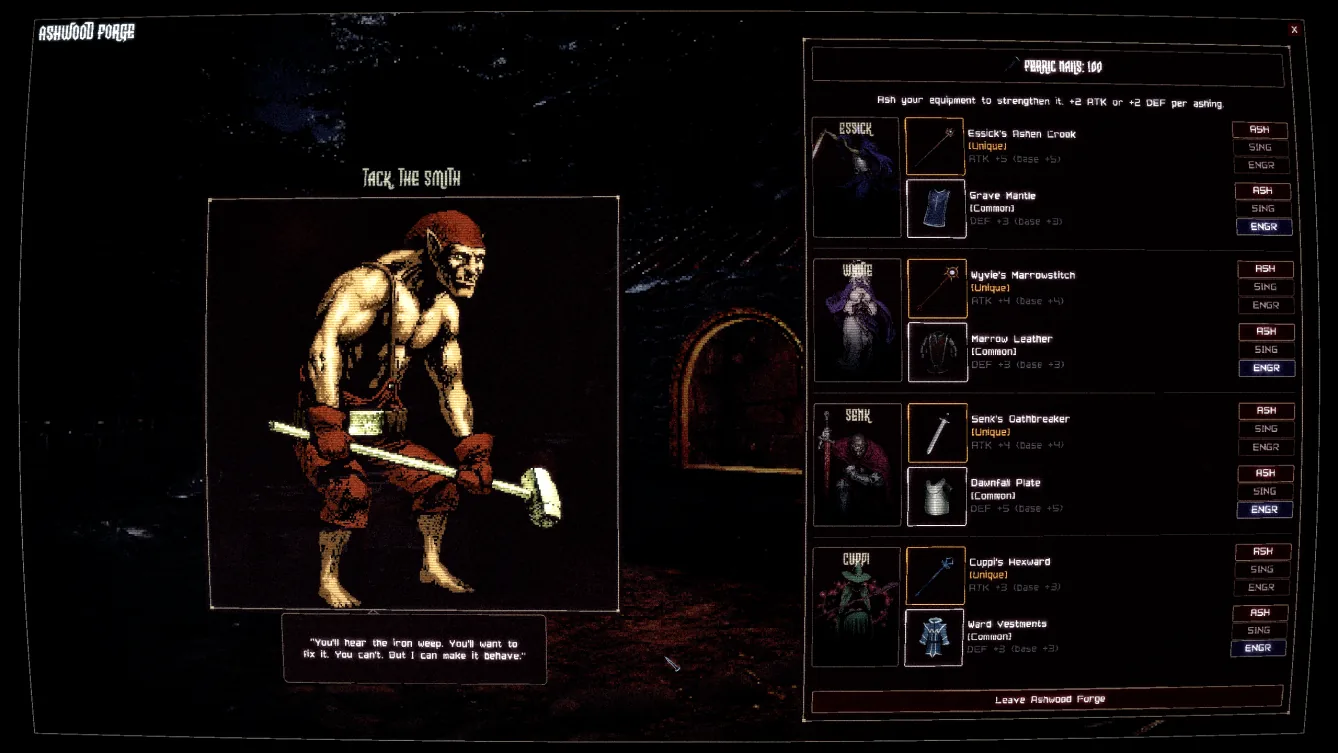Image resolution: width=1338 pixels, height=753 pixels.
Task: Click Cuppi's Hexward weapon icon
Action: (x=936, y=575)
